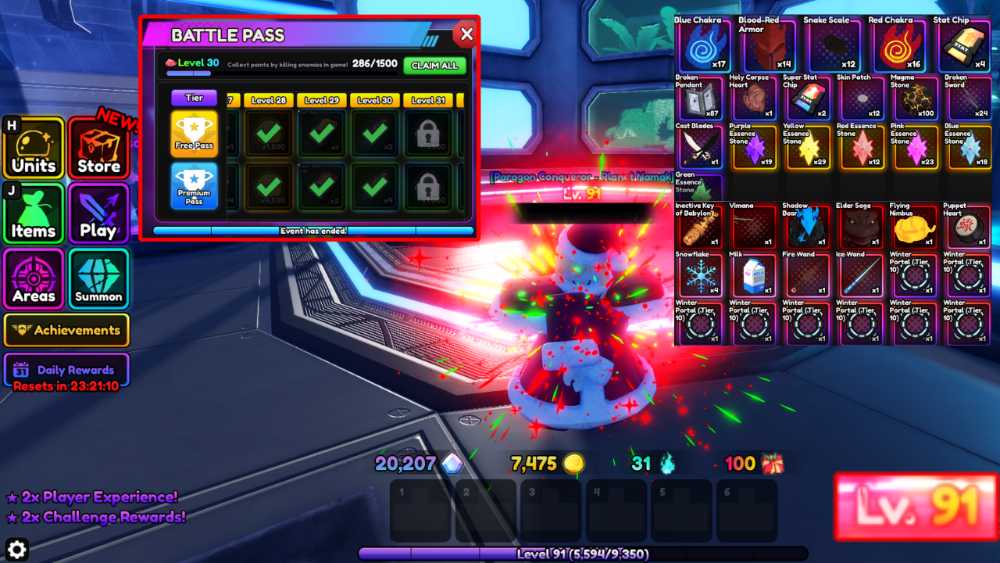This screenshot has width=1000, height=563.
Task: Open the Summon menu
Action: point(98,278)
